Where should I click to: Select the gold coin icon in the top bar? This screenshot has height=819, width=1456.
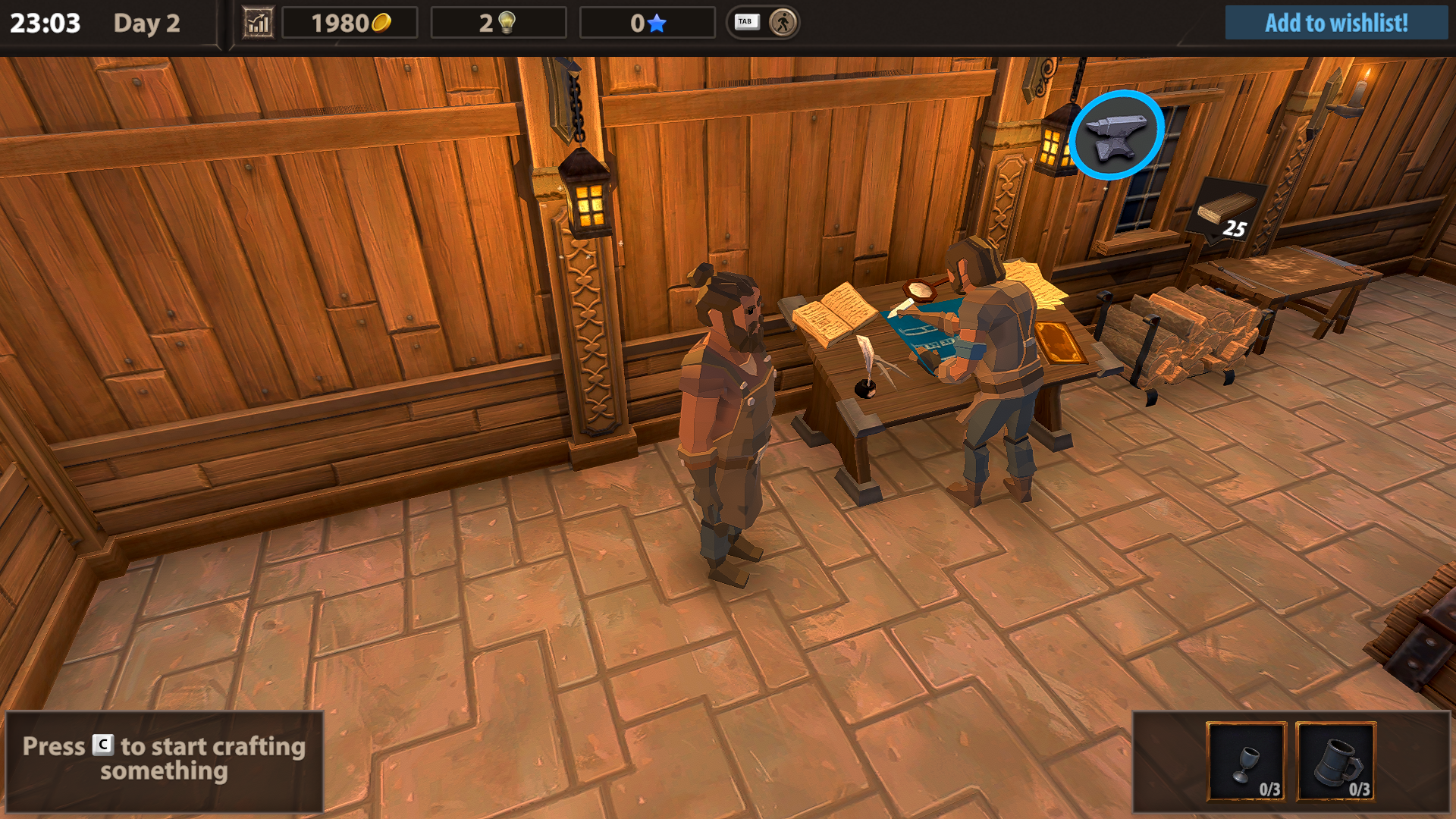[x=381, y=22]
